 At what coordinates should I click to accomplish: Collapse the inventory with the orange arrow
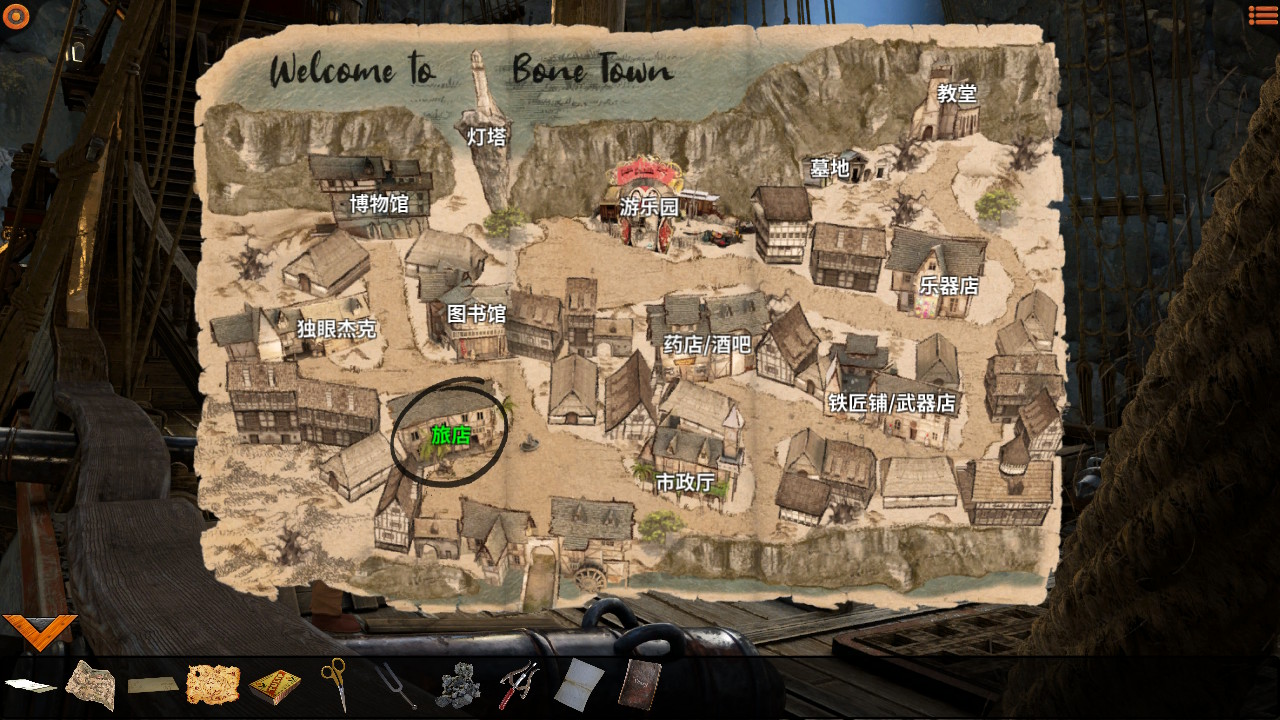[40, 630]
